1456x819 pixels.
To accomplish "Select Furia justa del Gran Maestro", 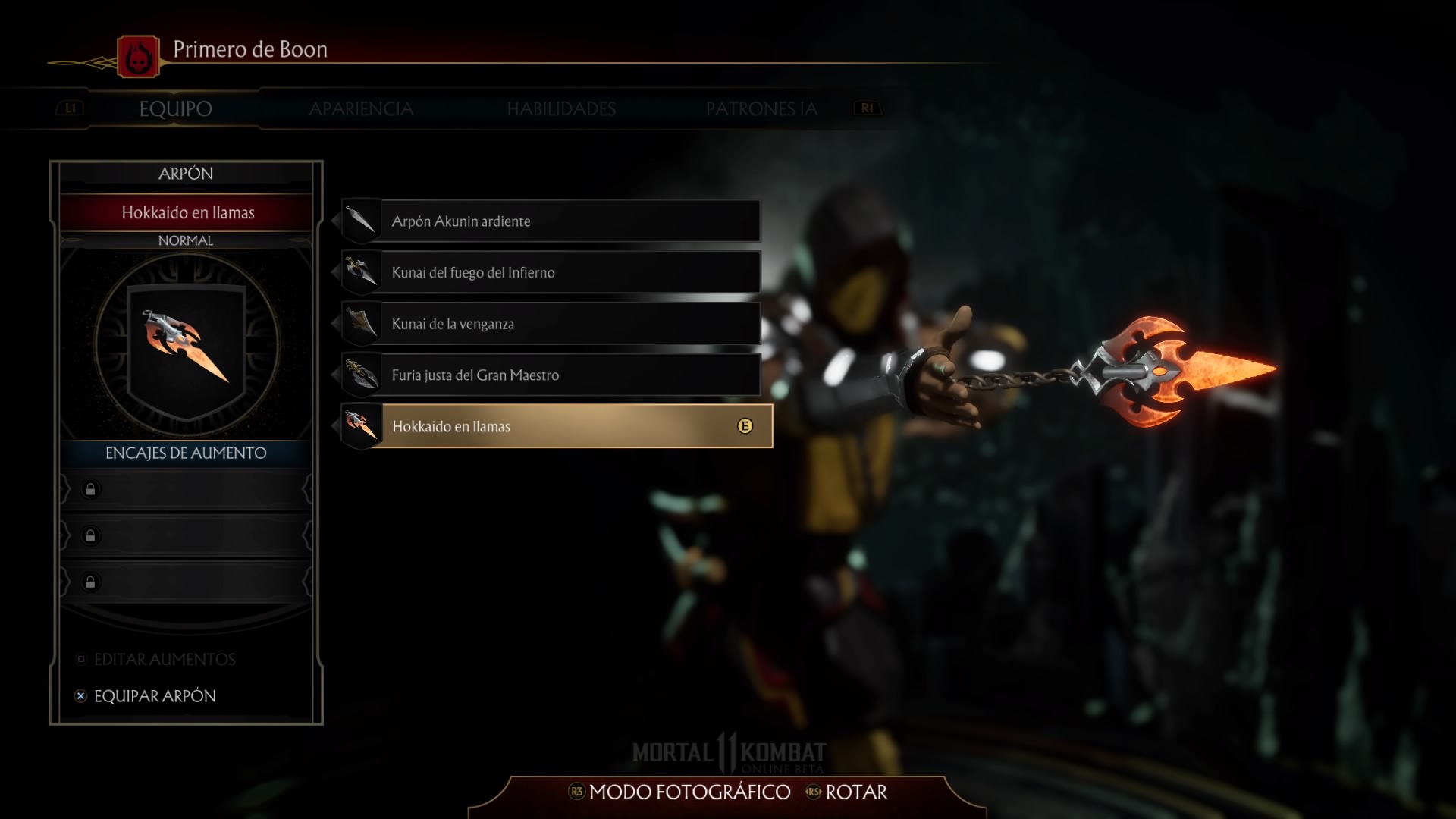I will click(551, 375).
